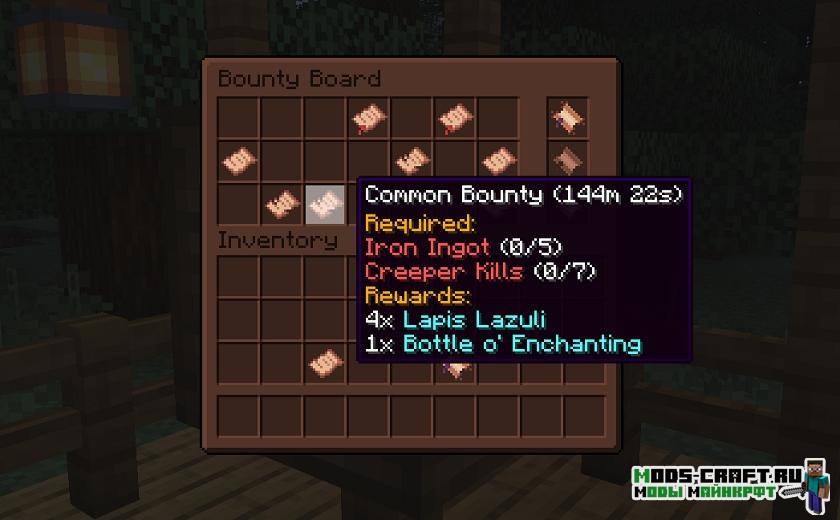Select the dark brown scroll beside the board

click(567, 159)
